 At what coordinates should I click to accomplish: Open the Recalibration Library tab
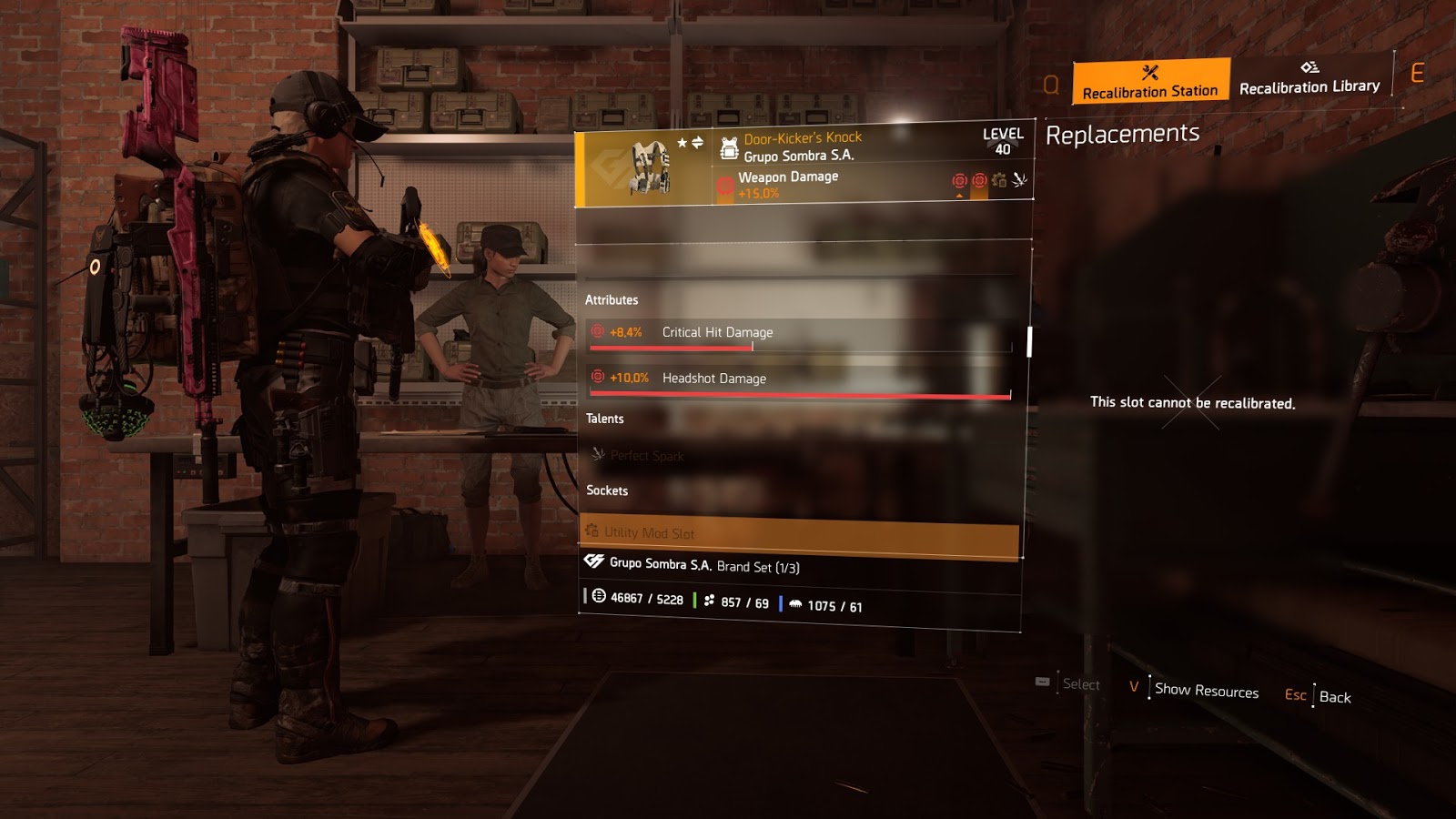point(1309,79)
